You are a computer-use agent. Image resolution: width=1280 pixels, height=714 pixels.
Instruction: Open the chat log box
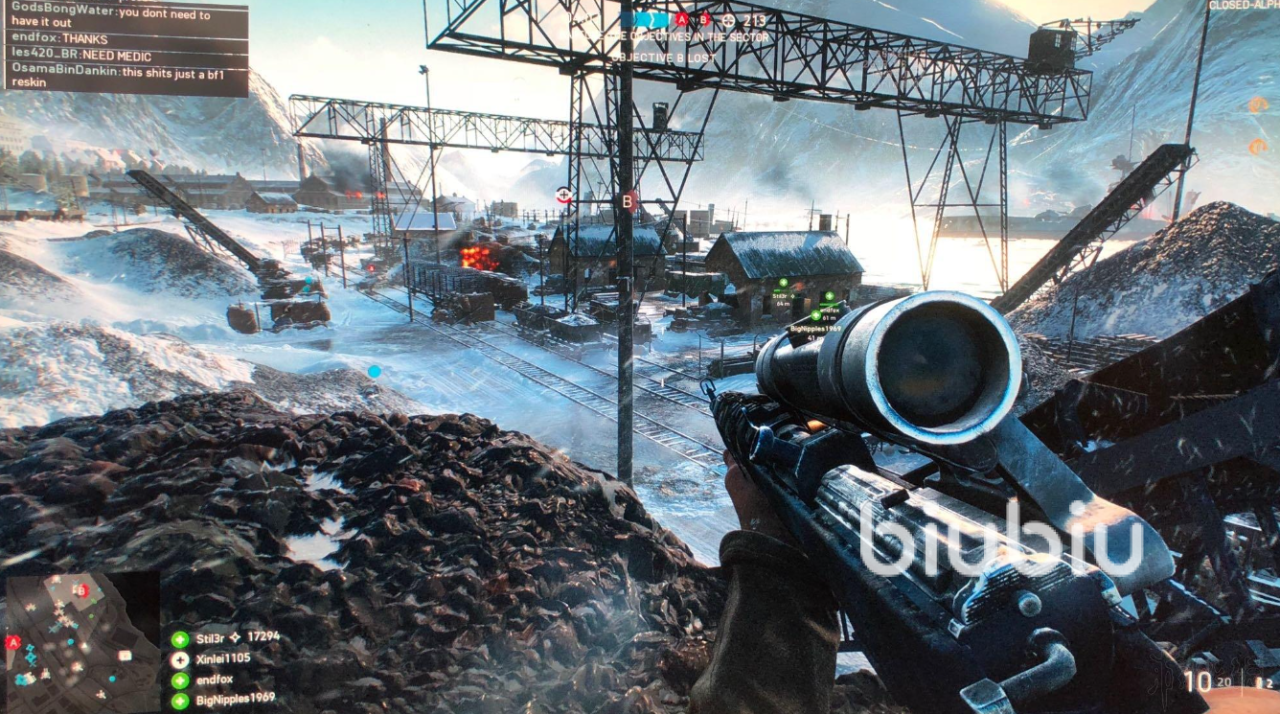click(124, 48)
